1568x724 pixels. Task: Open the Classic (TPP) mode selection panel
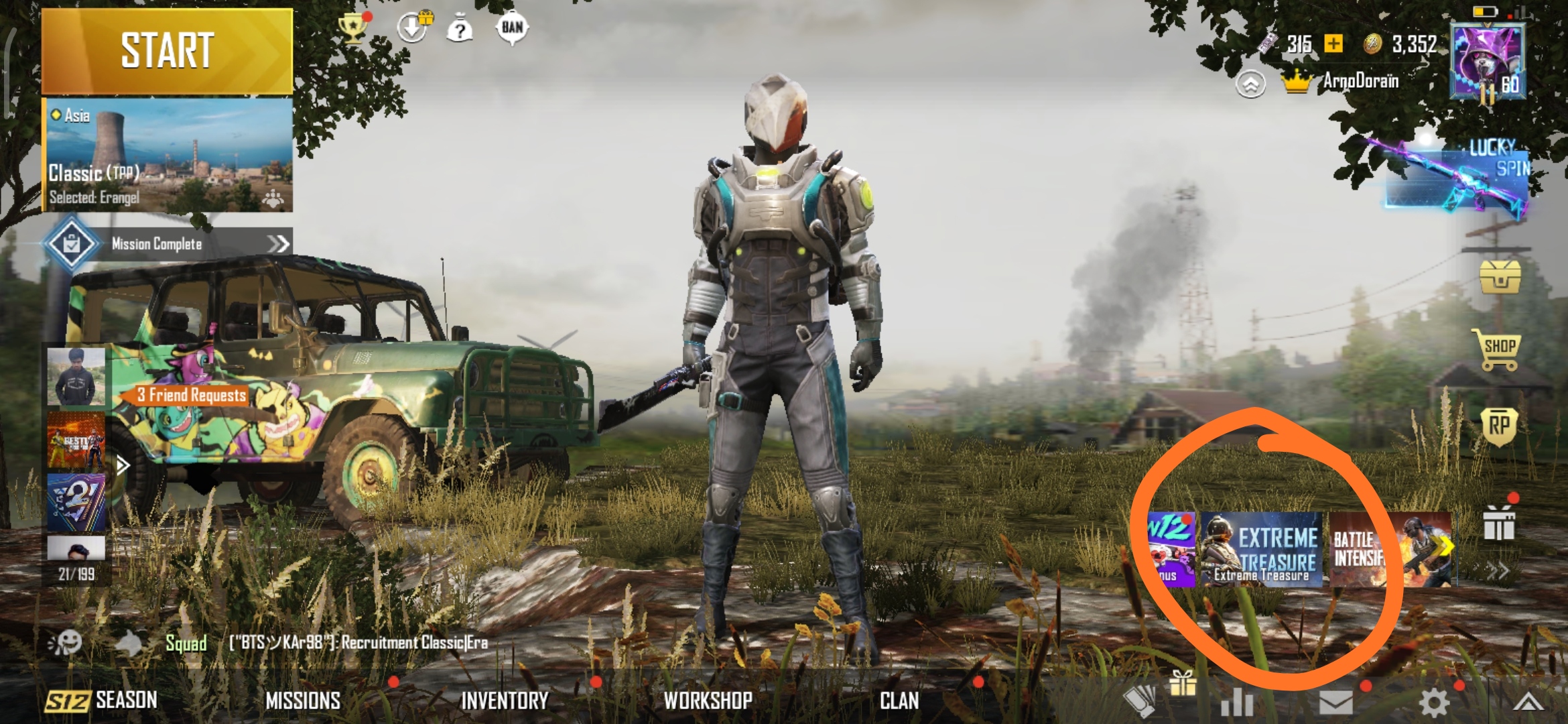pos(168,156)
